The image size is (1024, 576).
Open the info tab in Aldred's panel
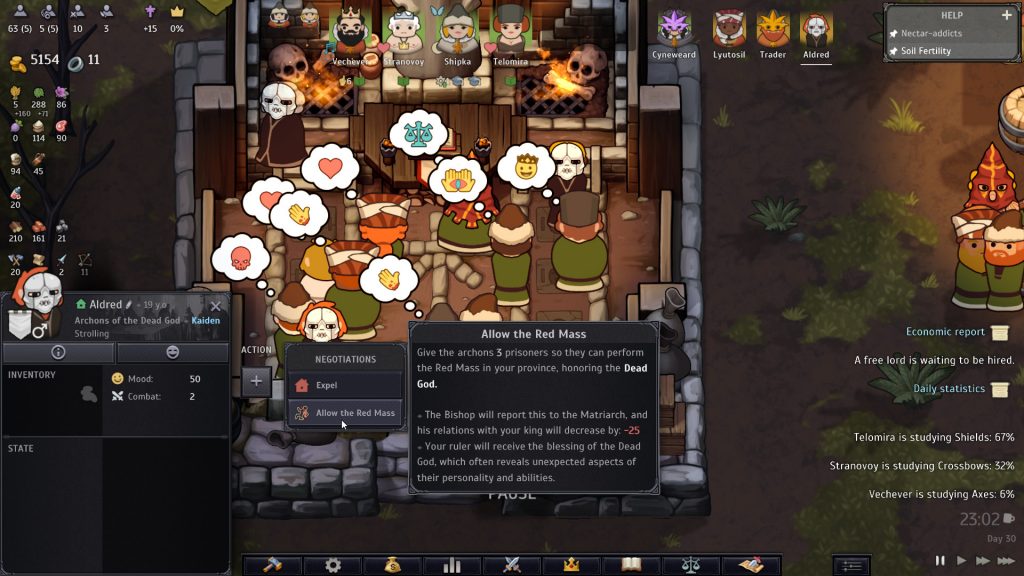click(x=58, y=352)
